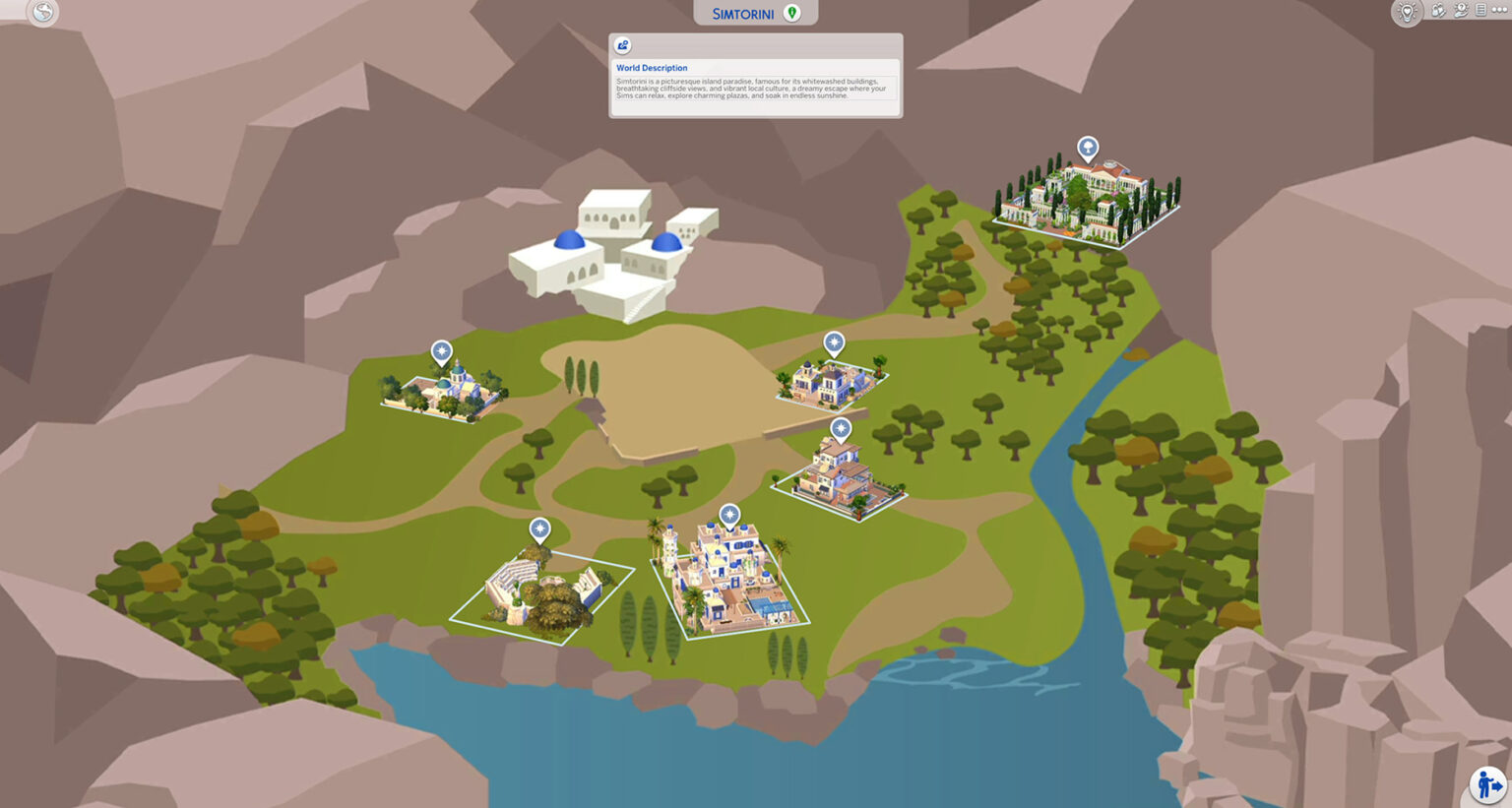The width and height of the screenshot is (1512, 808).
Task: Open the world selection globe icon
Action: pyautogui.click(x=41, y=13)
